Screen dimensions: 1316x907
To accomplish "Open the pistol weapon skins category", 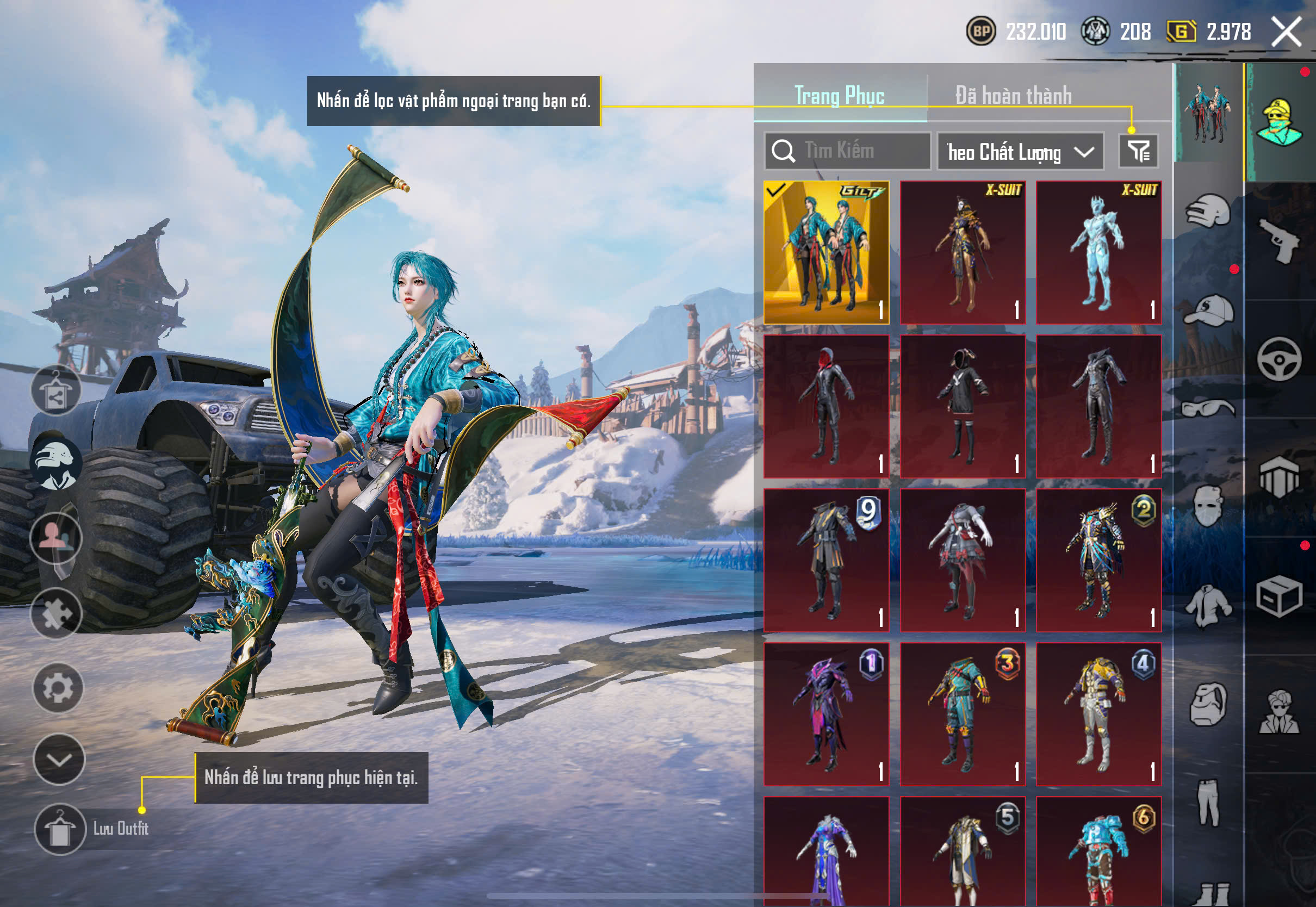I will (1278, 241).
